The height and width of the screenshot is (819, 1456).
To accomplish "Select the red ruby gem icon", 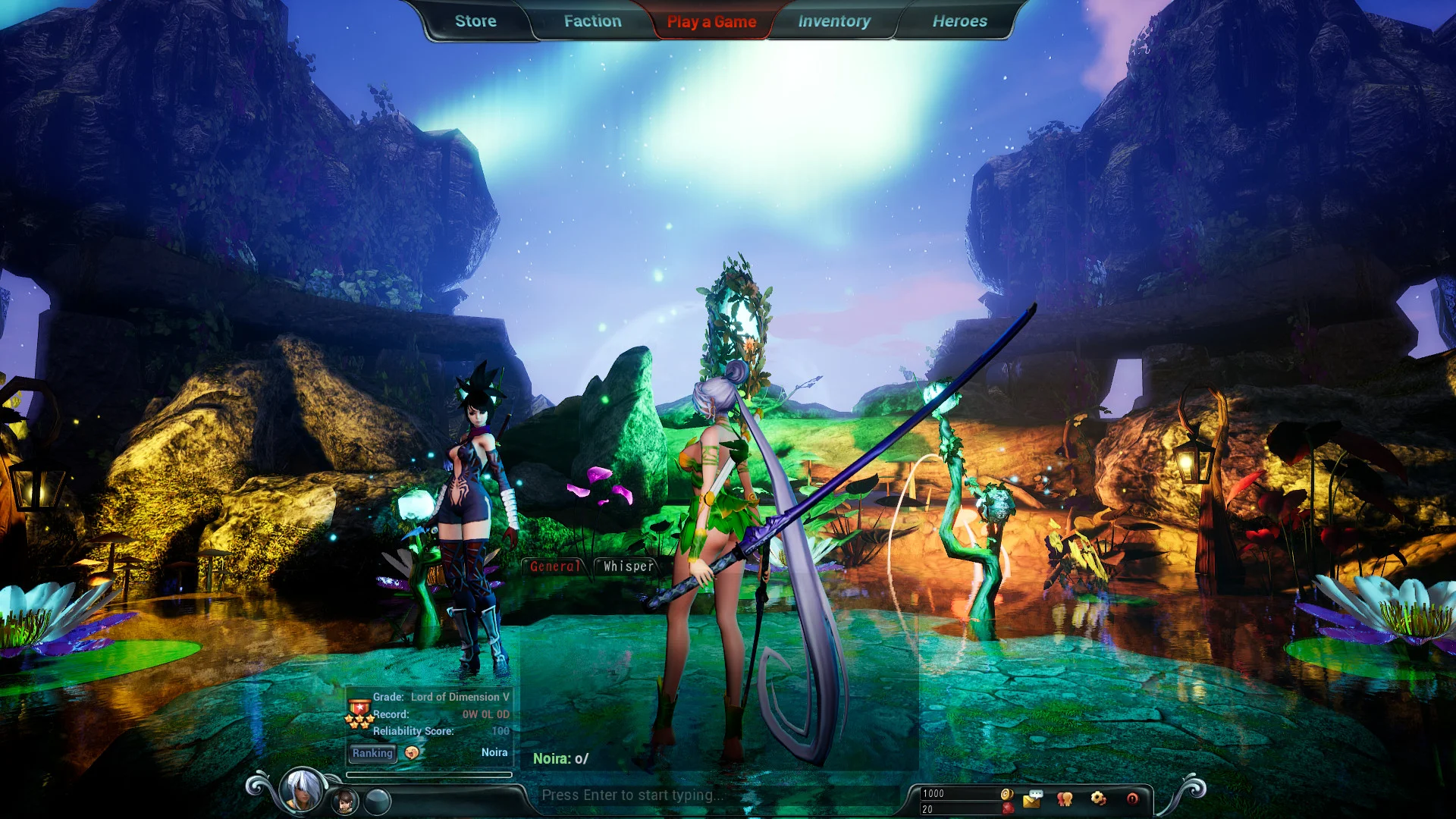I will (x=1007, y=808).
